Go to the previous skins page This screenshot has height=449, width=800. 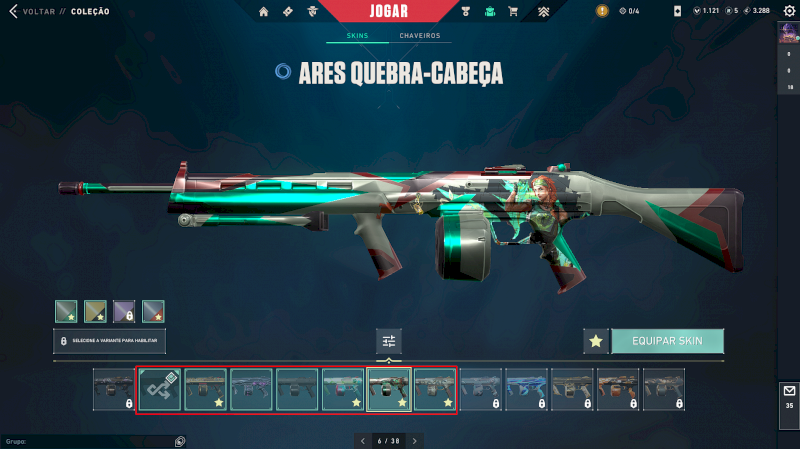click(x=362, y=440)
